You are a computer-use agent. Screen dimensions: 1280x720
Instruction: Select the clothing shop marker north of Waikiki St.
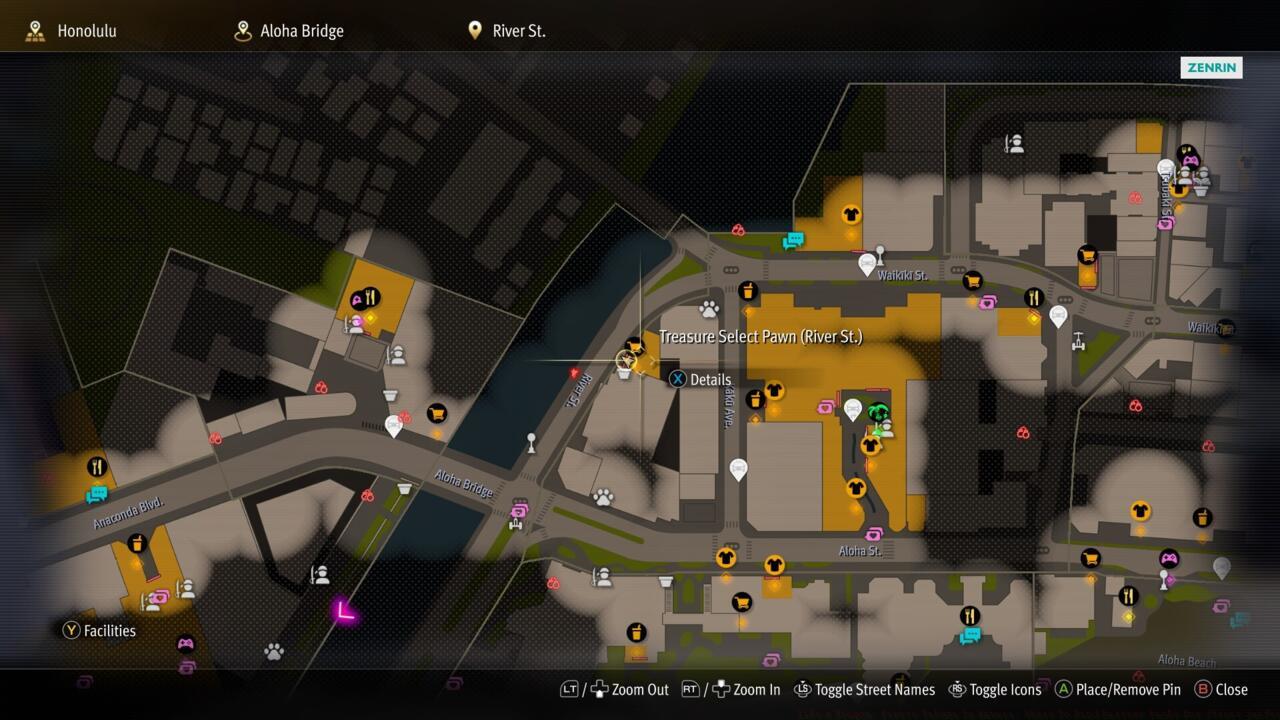(x=851, y=213)
